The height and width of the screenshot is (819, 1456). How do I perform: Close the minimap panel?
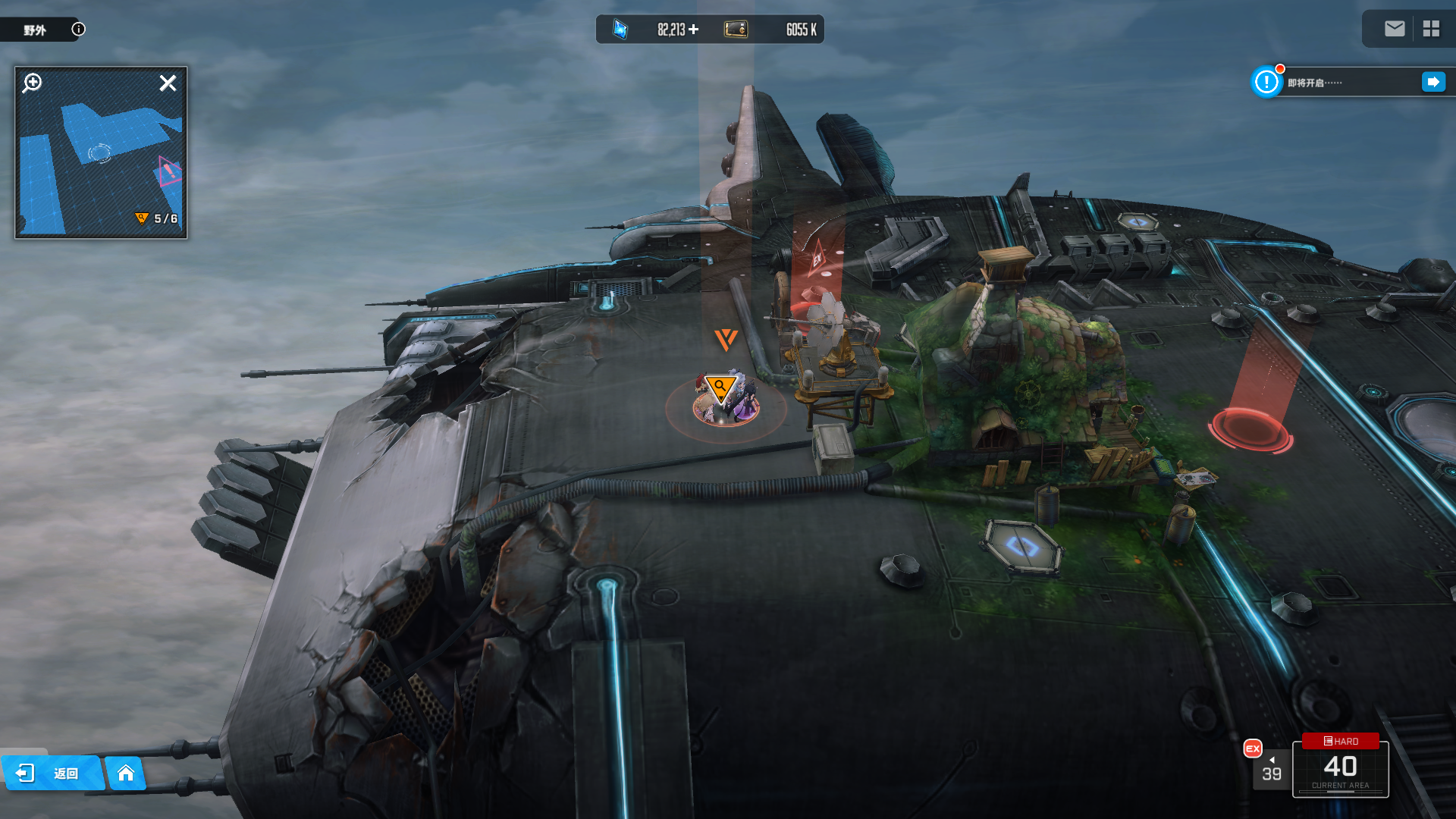168,83
